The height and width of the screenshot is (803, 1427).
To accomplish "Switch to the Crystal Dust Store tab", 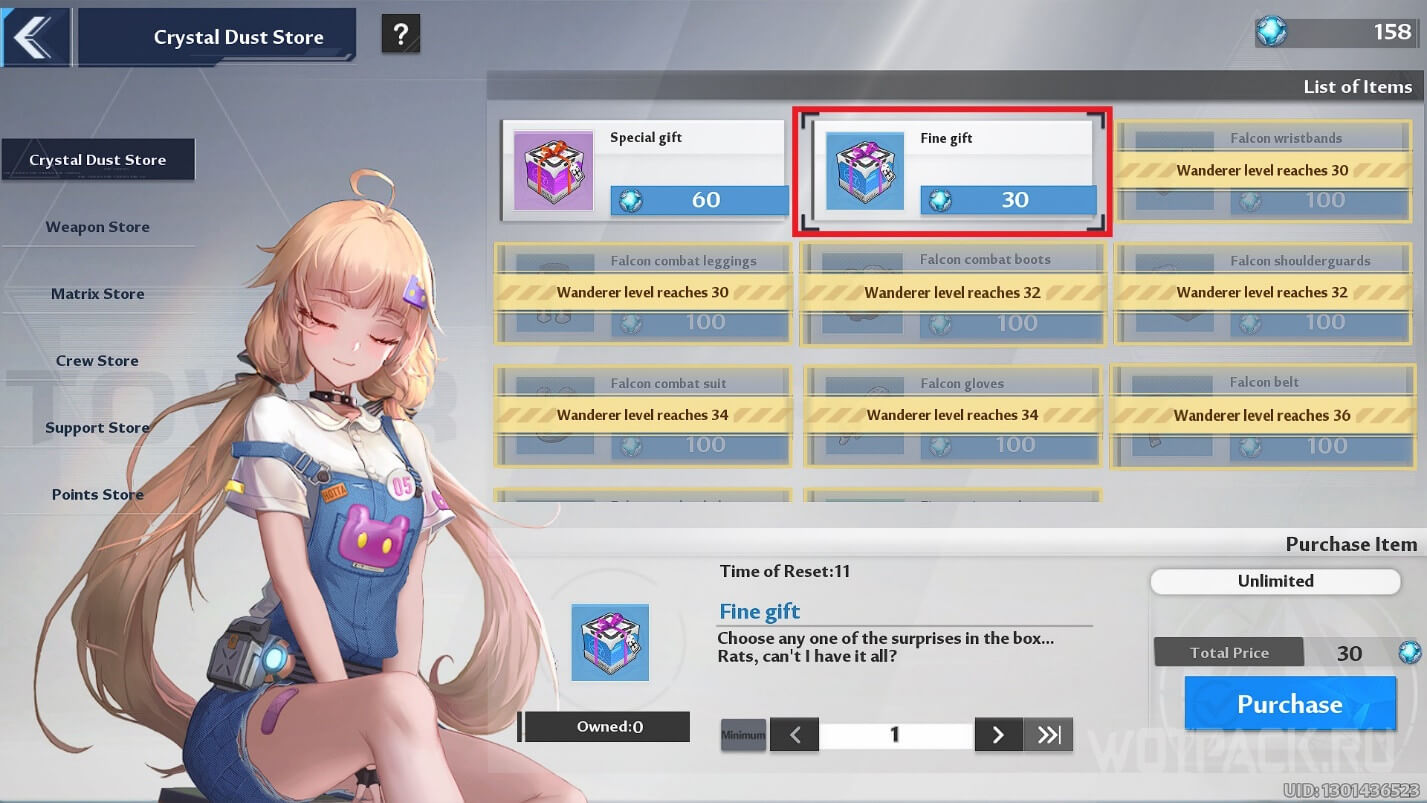I will 98,160.
